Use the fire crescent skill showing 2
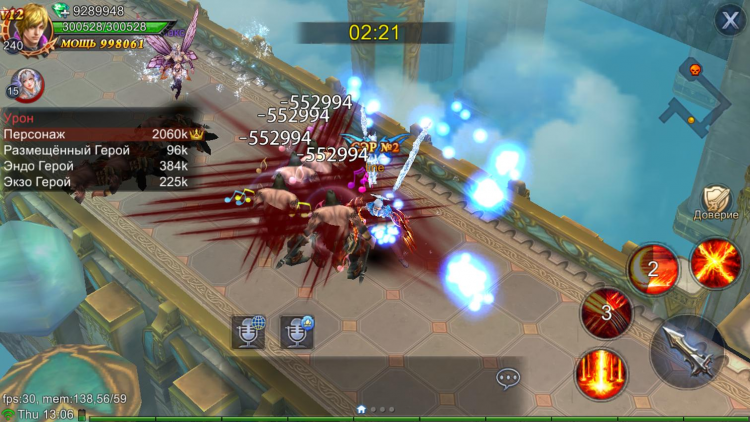The image size is (750, 422). point(654,268)
